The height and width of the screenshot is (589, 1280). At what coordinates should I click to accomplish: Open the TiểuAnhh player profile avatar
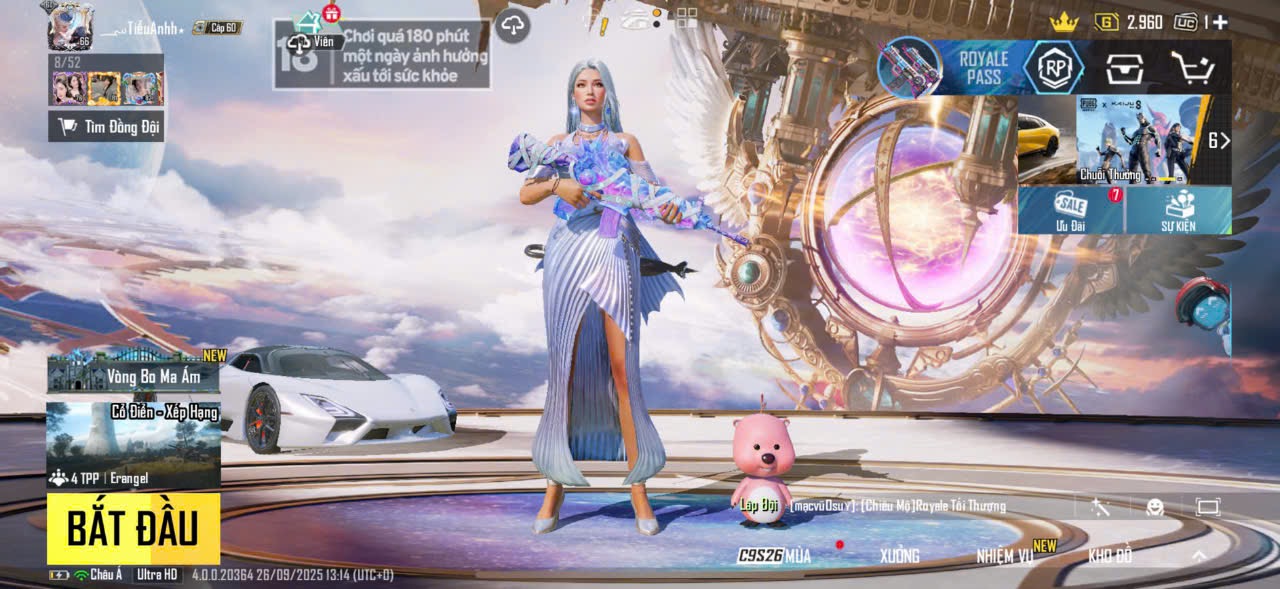click(68, 25)
